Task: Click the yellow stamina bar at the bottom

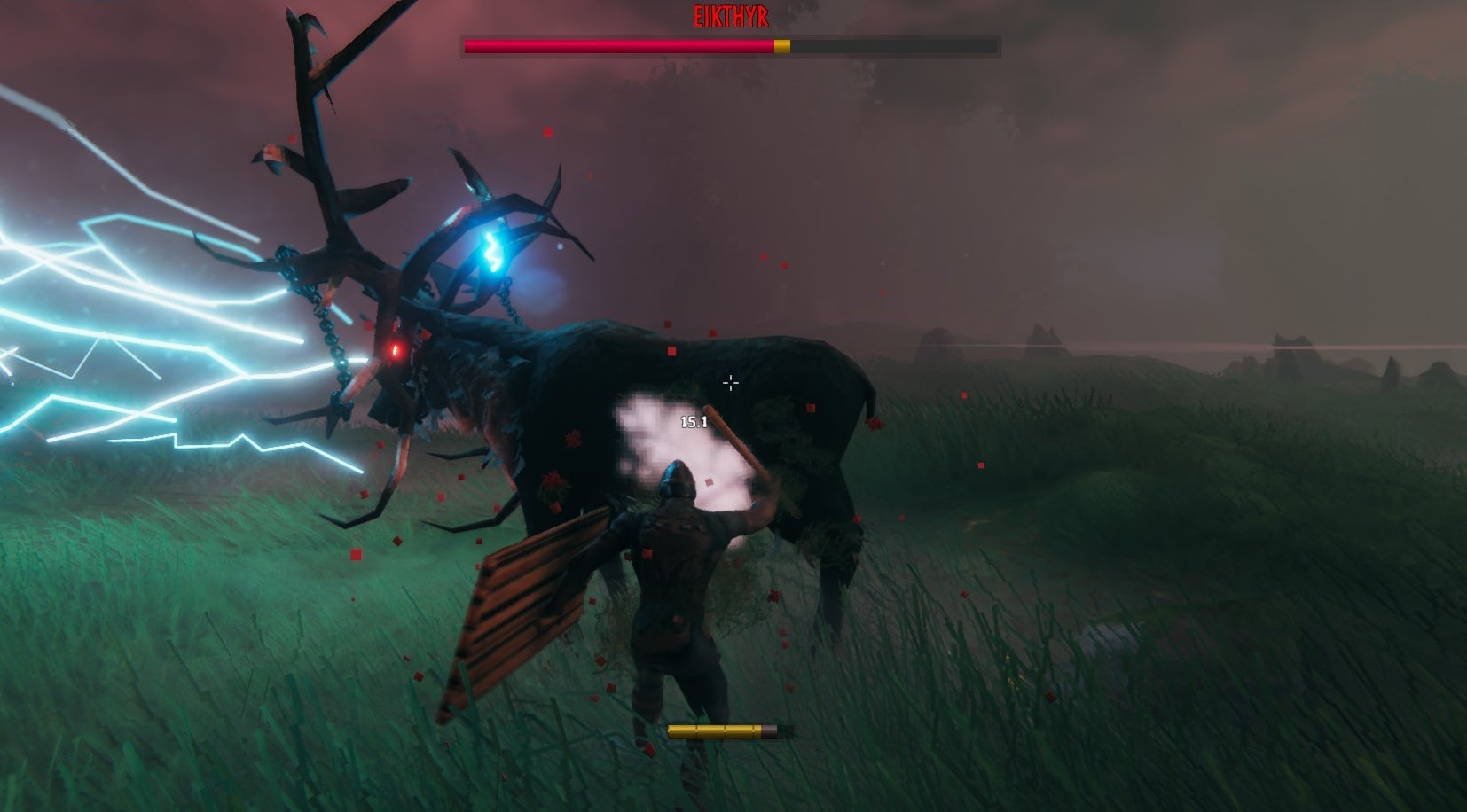Action: [x=714, y=731]
